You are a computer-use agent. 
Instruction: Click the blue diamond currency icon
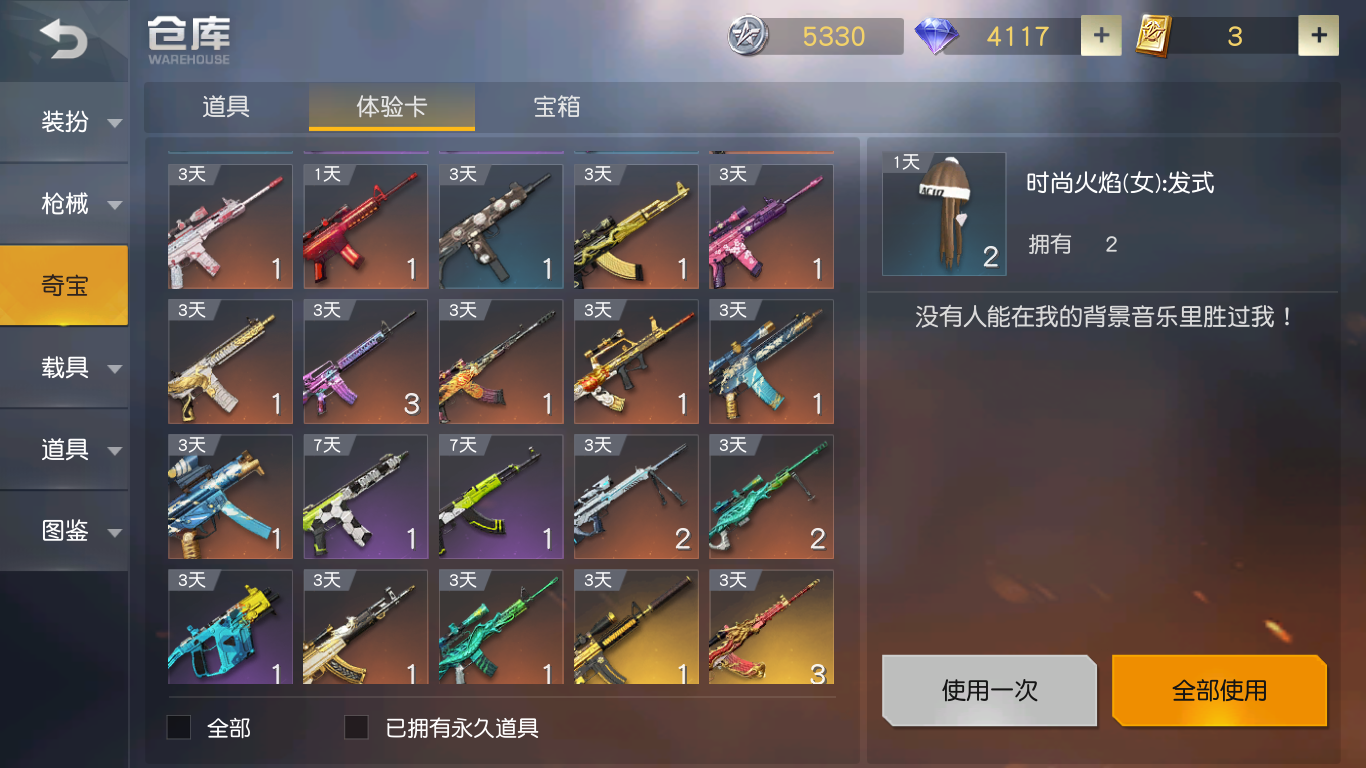tap(935, 35)
